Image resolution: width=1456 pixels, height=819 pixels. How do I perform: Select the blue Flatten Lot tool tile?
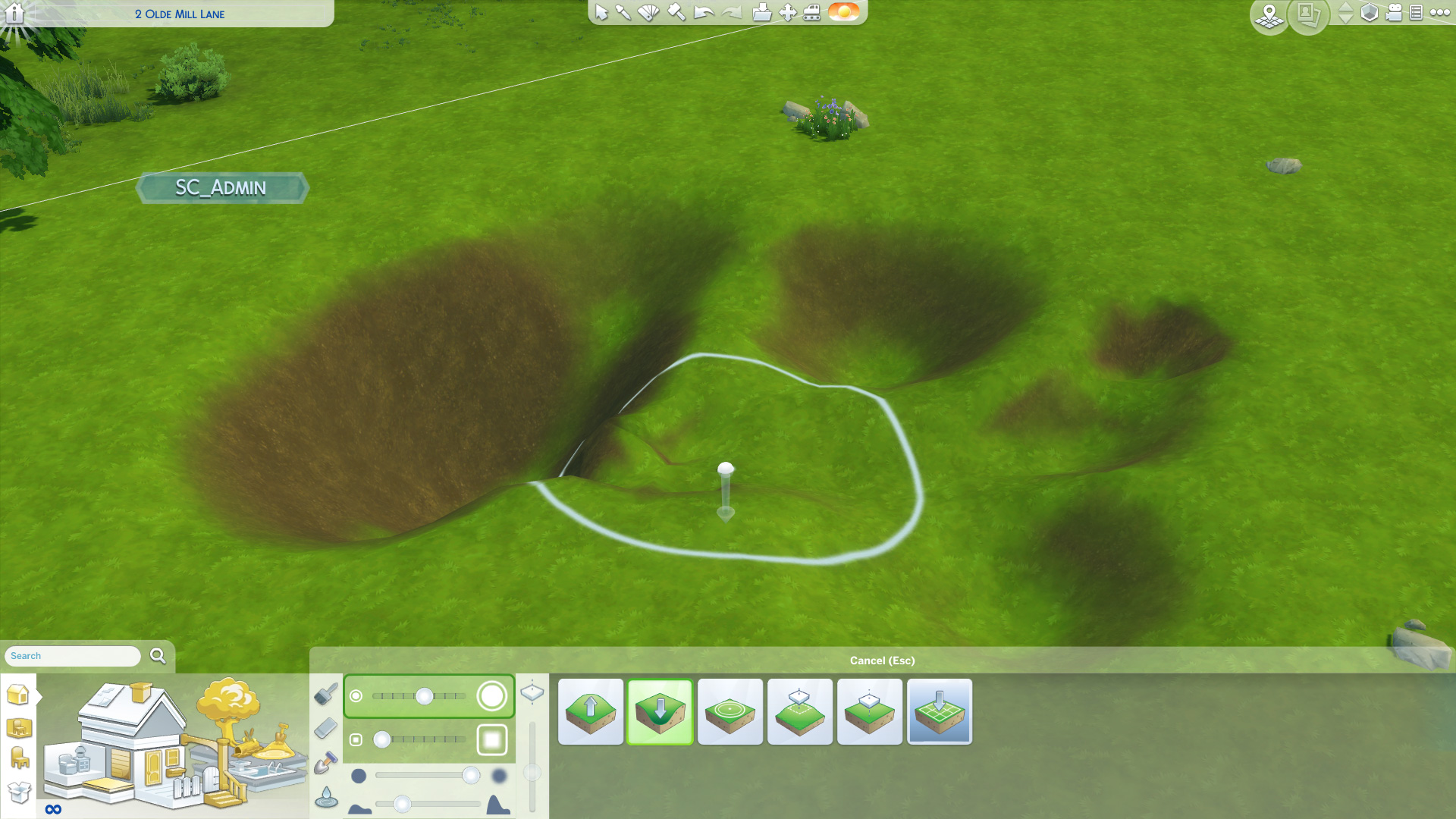(939, 711)
